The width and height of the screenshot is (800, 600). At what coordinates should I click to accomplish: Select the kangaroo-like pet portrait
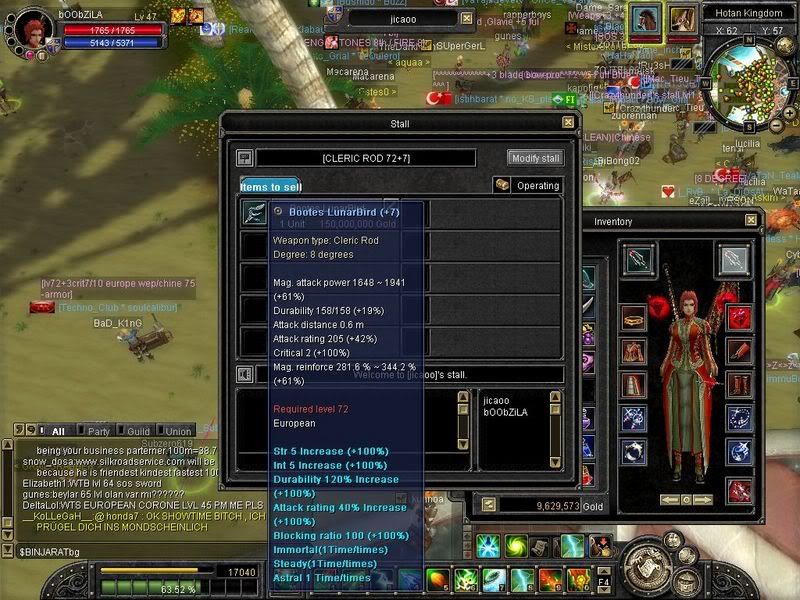683,20
